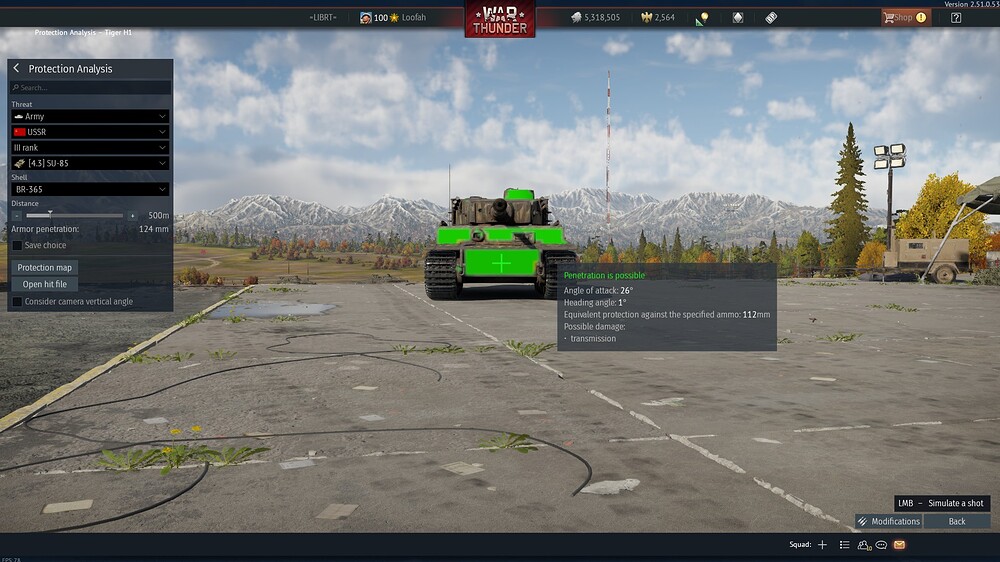
Task: Open the chat speech-bubble icon
Action: pyautogui.click(x=881, y=545)
